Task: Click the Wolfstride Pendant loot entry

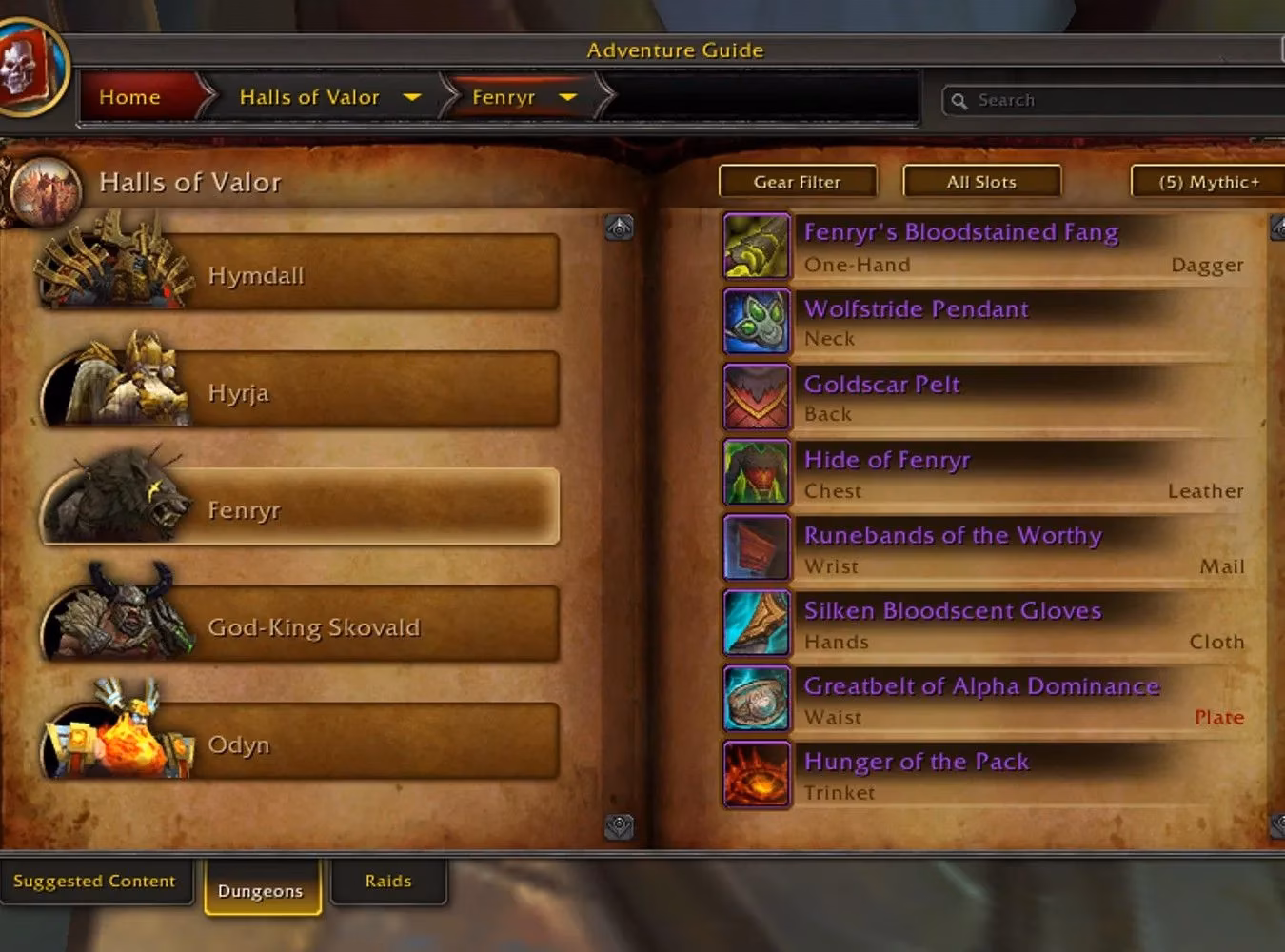Action: [x=916, y=309]
